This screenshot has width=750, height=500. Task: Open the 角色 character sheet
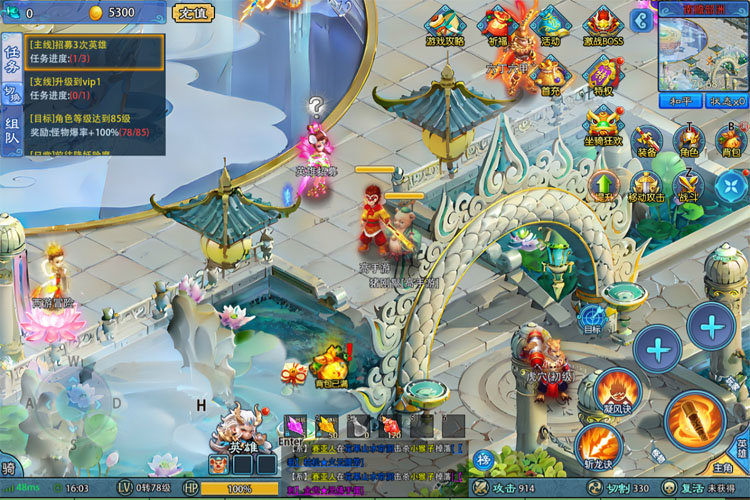click(688, 142)
